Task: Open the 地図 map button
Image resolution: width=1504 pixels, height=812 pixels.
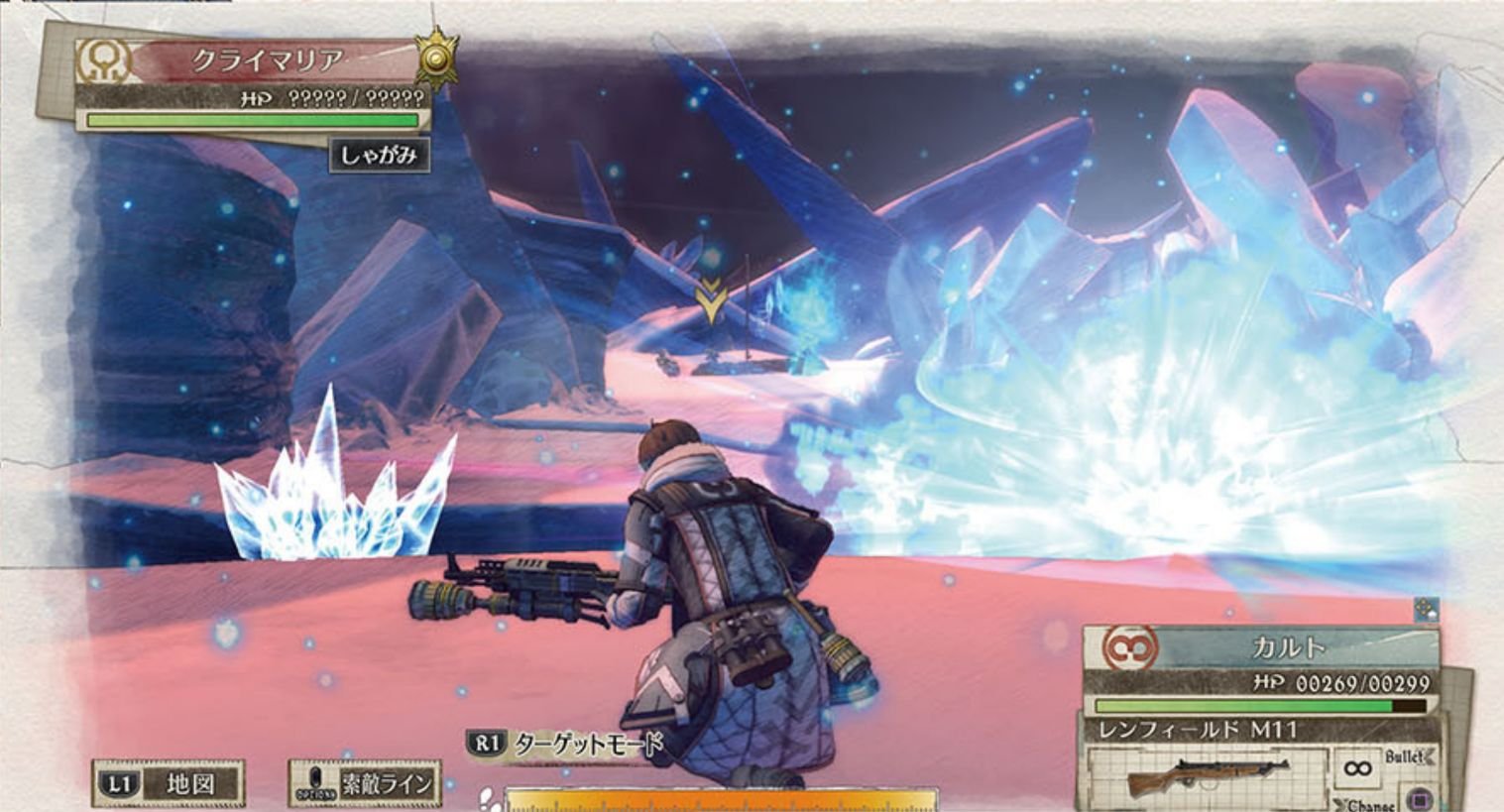Action: tap(169, 784)
